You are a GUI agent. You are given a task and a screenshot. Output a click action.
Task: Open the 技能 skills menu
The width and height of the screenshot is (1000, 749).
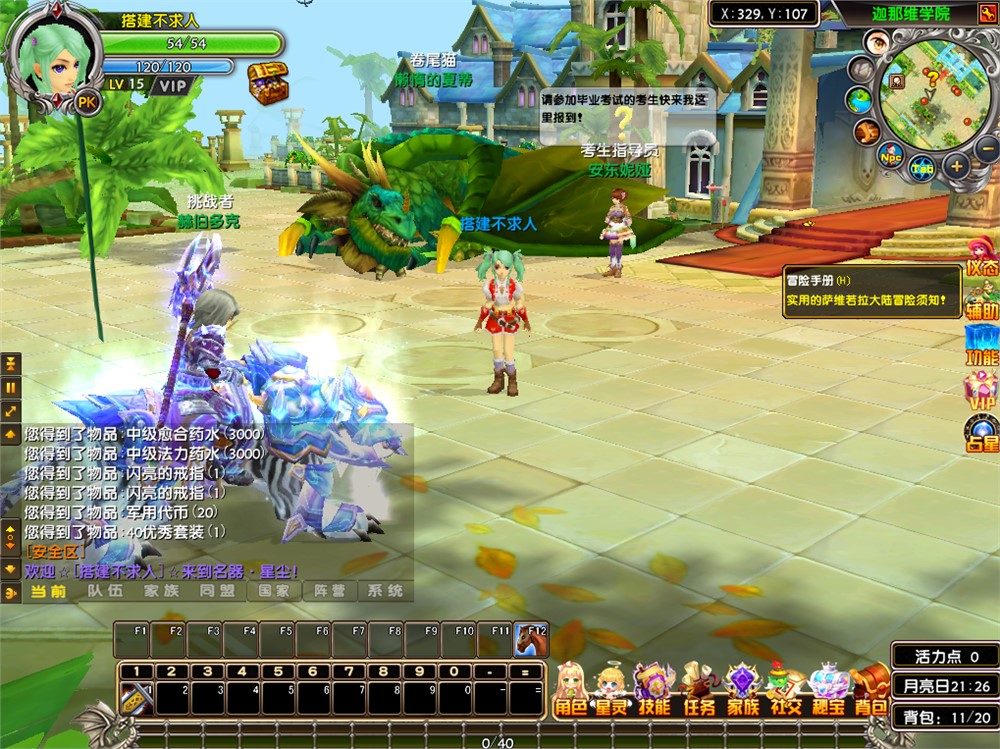pyautogui.click(x=655, y=690)
